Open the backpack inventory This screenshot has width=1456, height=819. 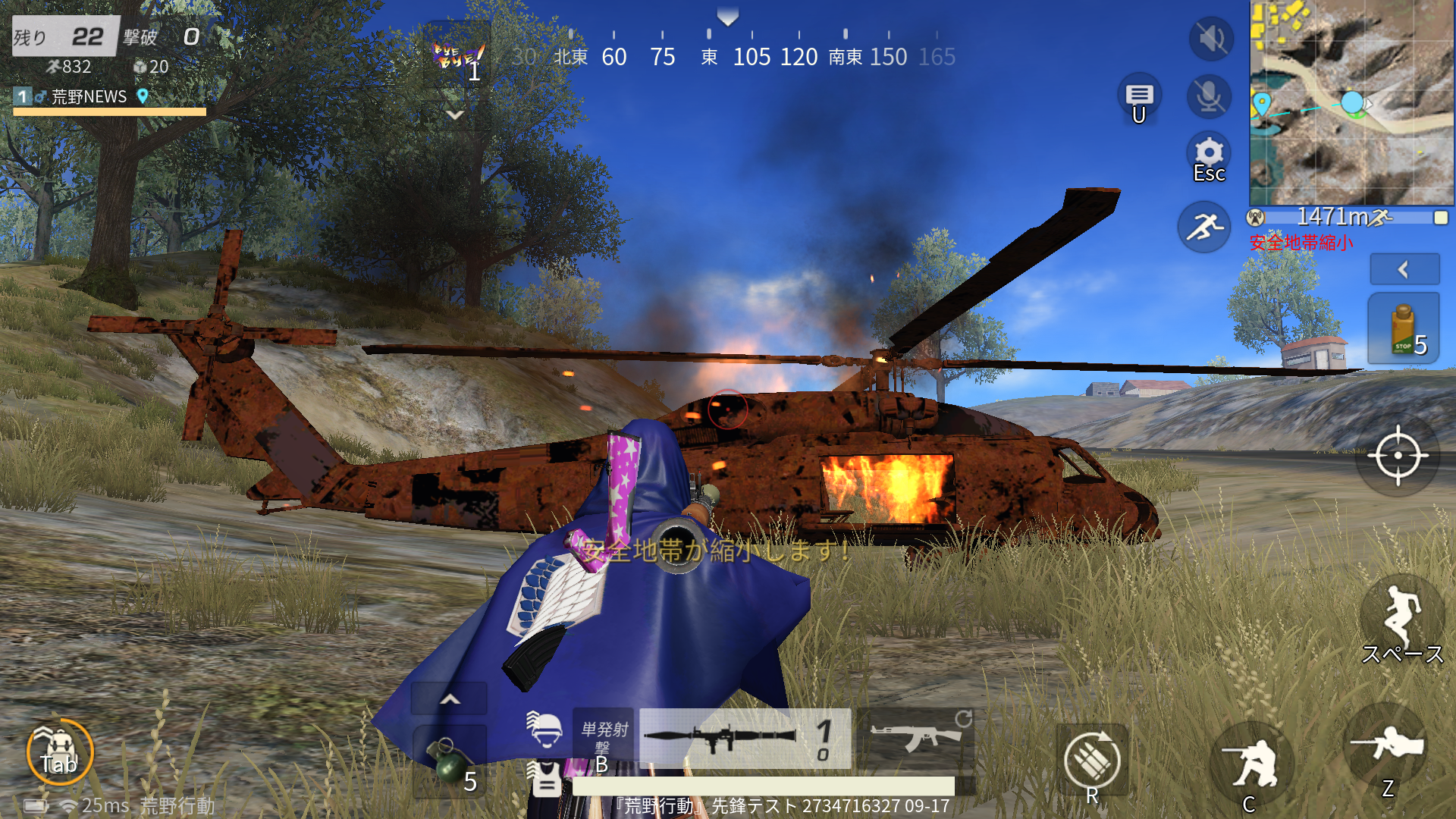(x=59, y=752)
